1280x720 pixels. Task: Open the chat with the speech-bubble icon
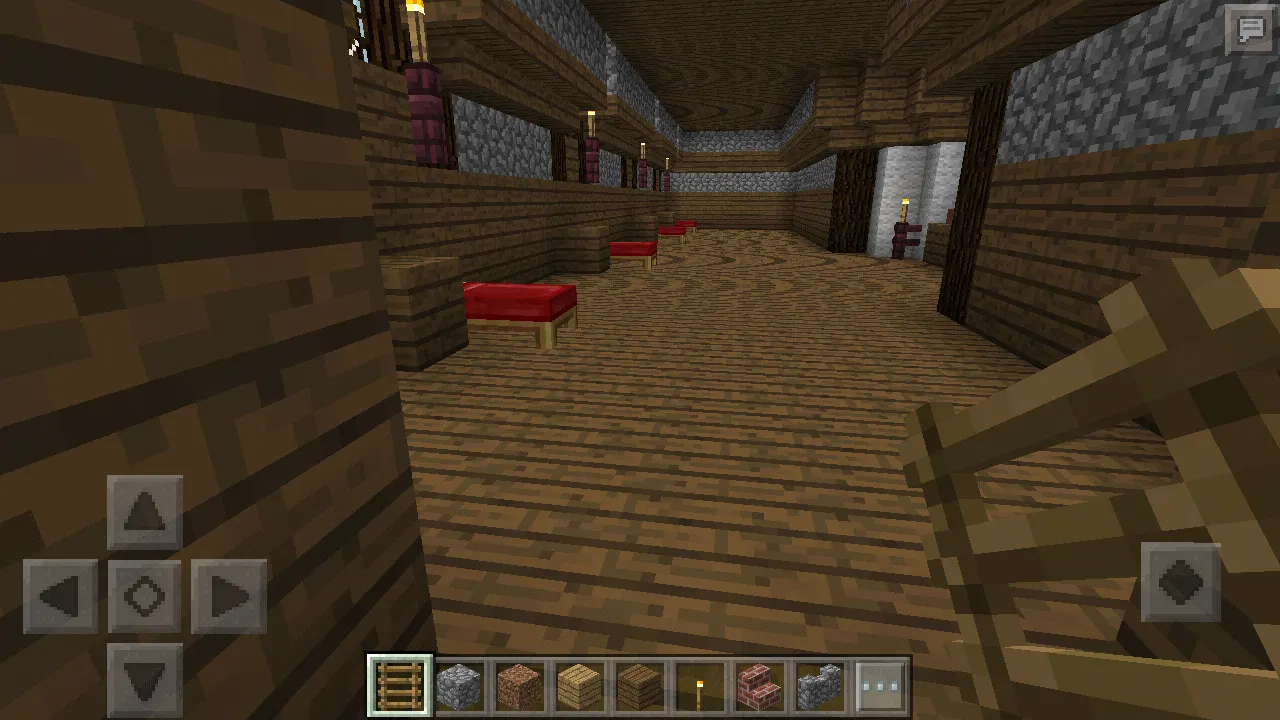tap(1251, 30)
